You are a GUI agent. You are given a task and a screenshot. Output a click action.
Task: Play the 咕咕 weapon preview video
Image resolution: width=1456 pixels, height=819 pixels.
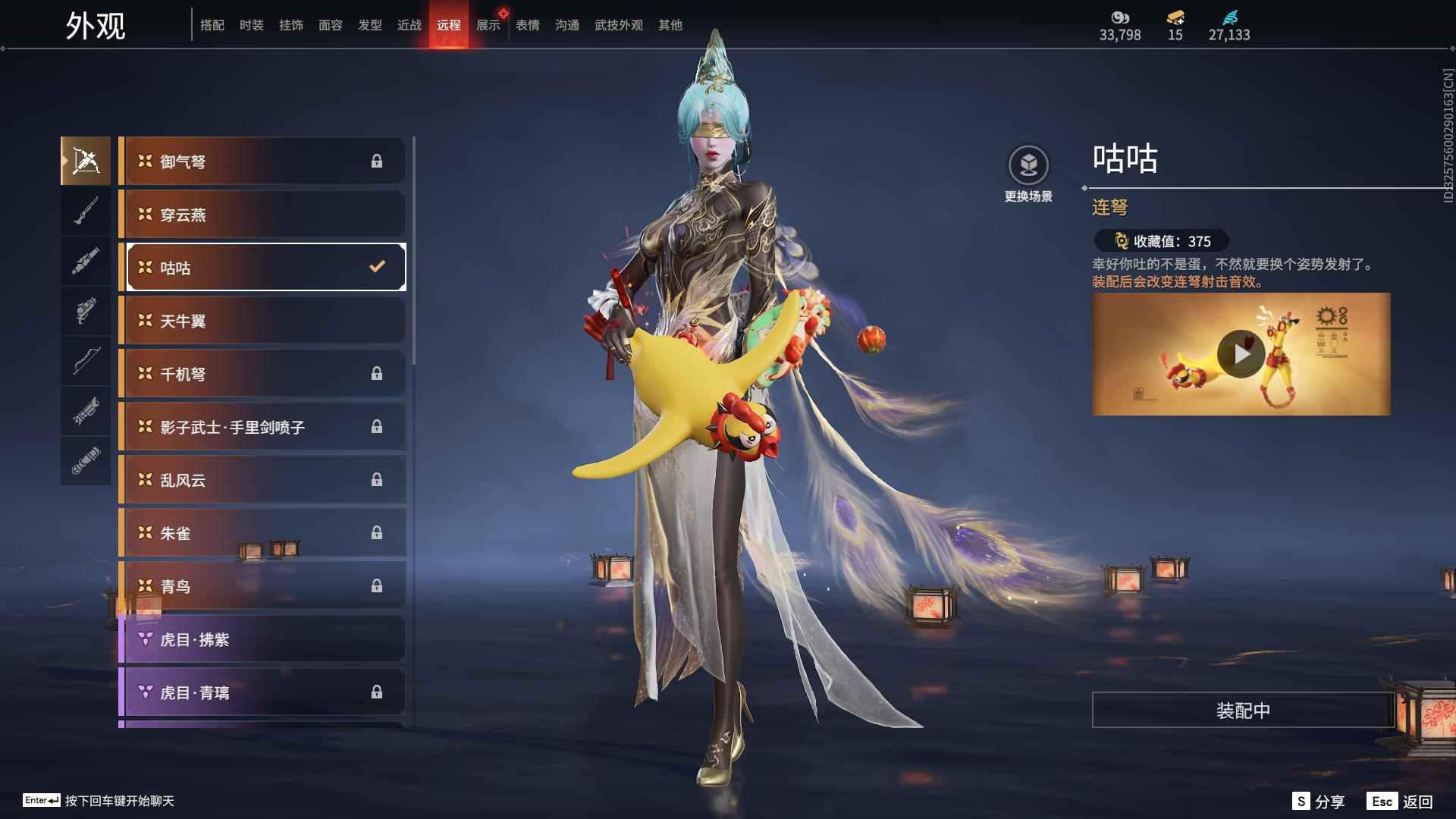(1241, 353)
